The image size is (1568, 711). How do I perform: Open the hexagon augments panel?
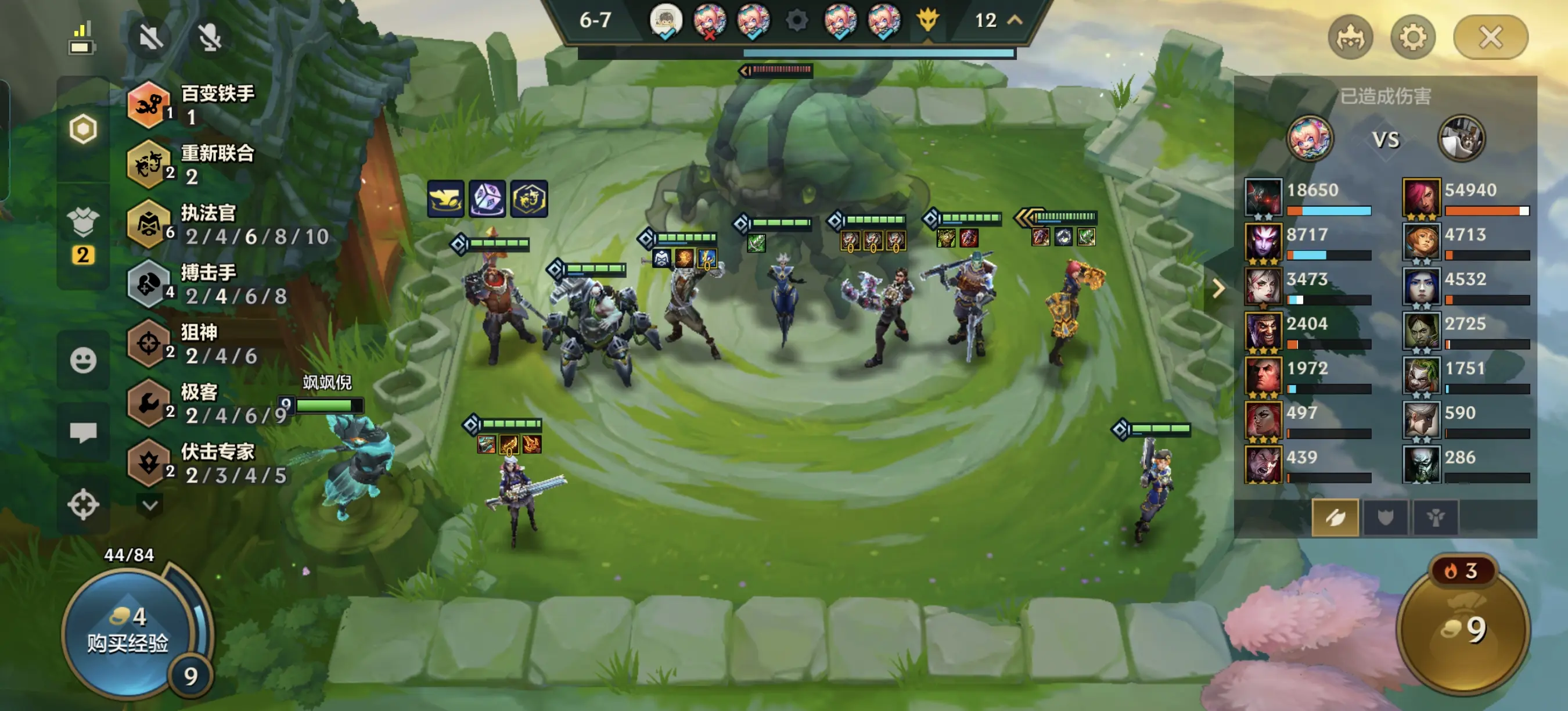click(84, 129)
